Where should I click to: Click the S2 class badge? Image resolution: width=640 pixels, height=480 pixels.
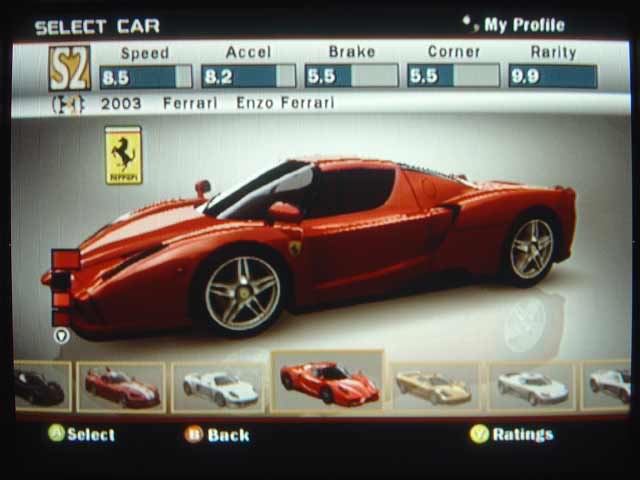coord(70,68)
